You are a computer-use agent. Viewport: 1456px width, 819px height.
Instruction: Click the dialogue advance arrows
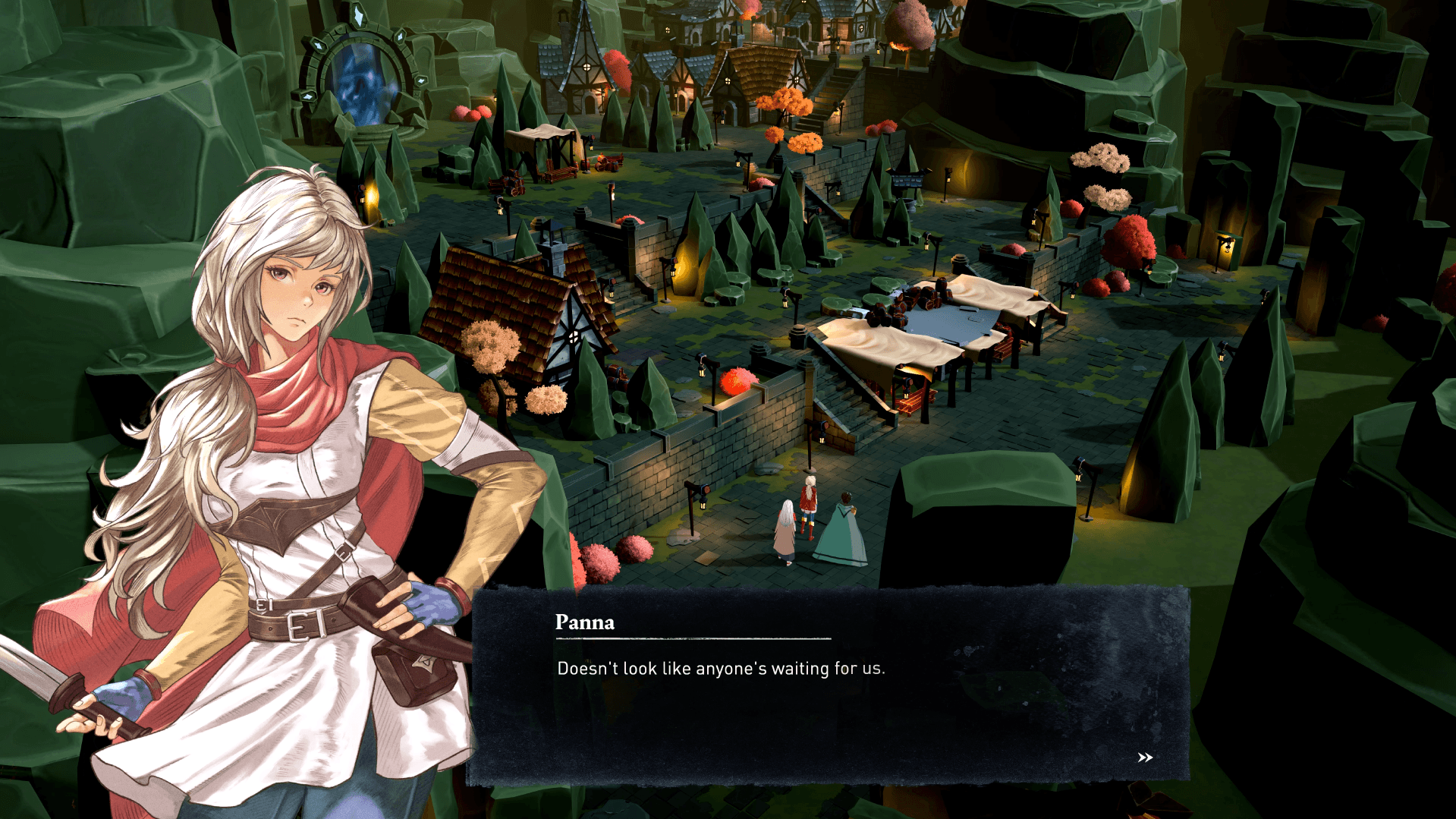1144,757
